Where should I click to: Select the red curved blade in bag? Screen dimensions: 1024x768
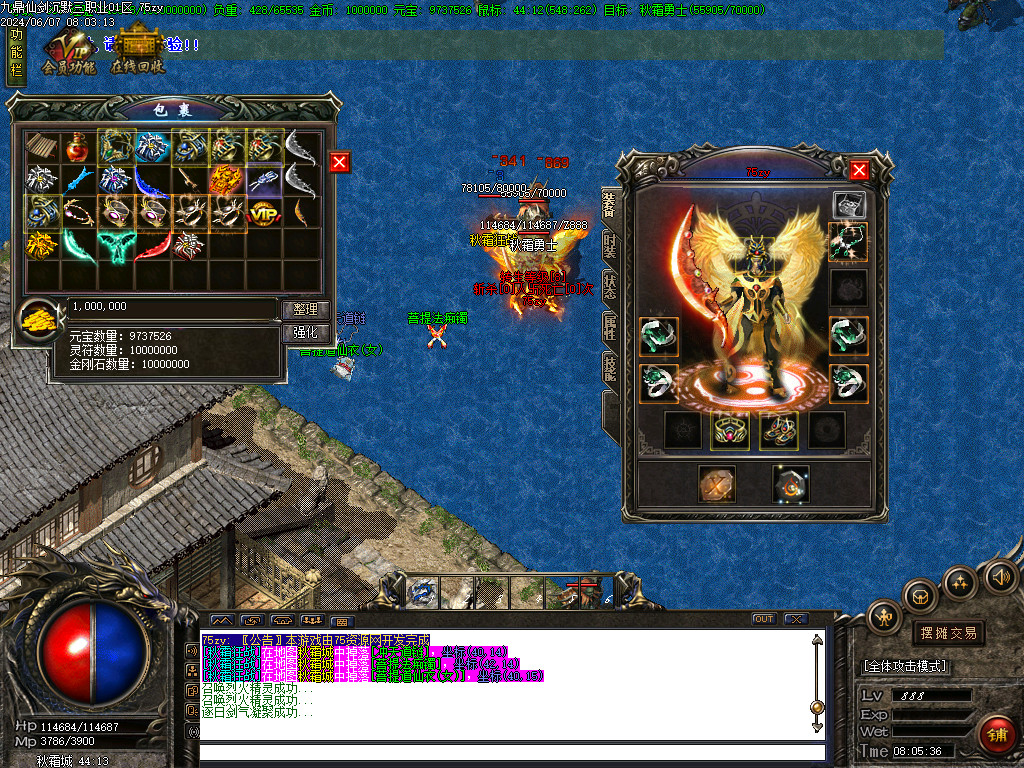click(x=151, y=244)
